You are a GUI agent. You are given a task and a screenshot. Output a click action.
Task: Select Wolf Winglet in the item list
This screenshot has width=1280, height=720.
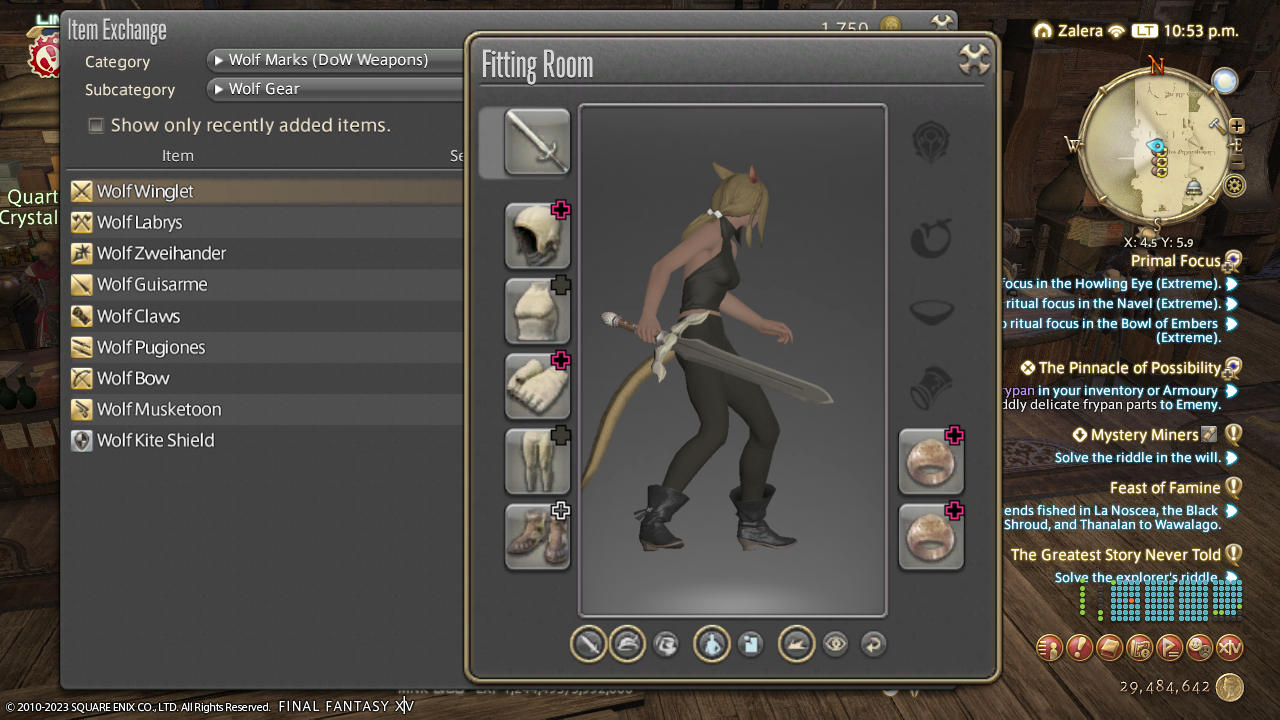[x=146, y=191]
